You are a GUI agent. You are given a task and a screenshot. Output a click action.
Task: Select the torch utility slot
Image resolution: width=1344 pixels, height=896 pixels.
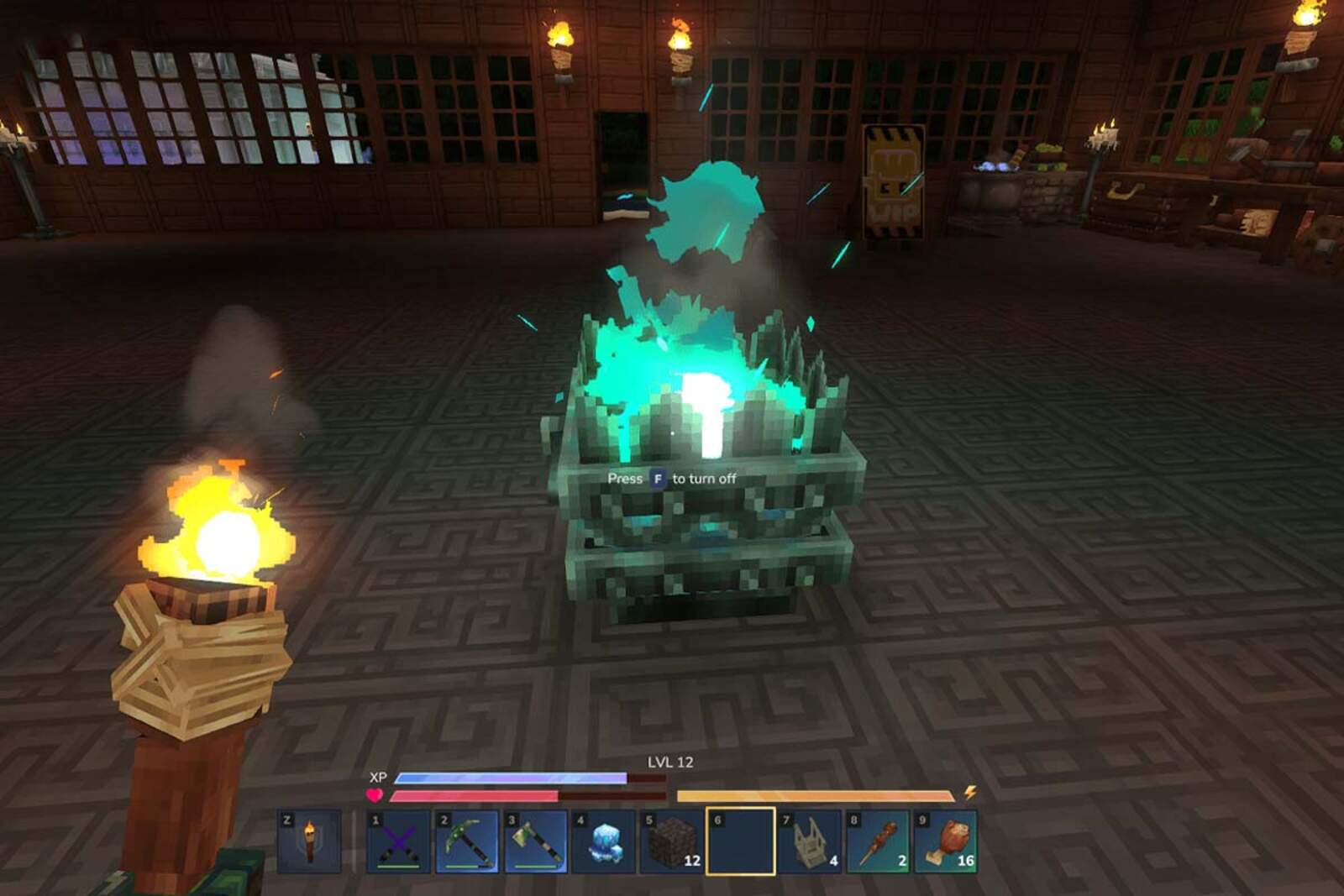point(309,841)
